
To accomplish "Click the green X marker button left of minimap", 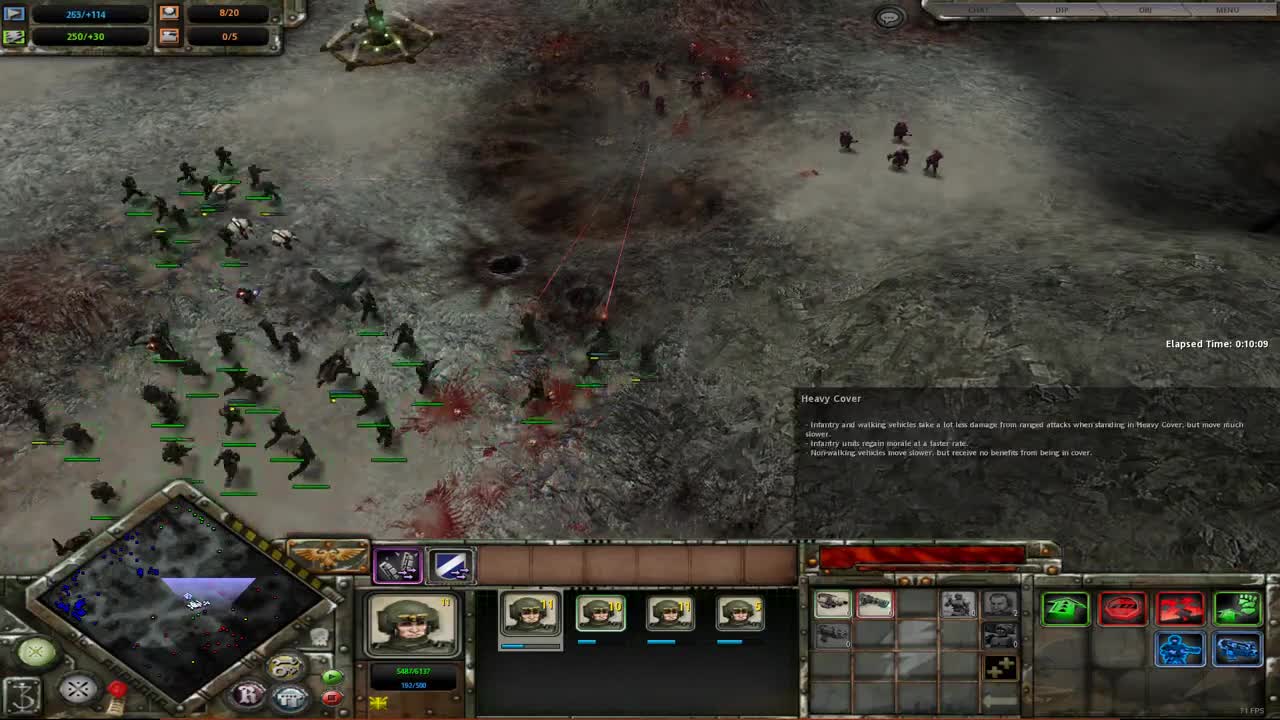I will point(34,651).
